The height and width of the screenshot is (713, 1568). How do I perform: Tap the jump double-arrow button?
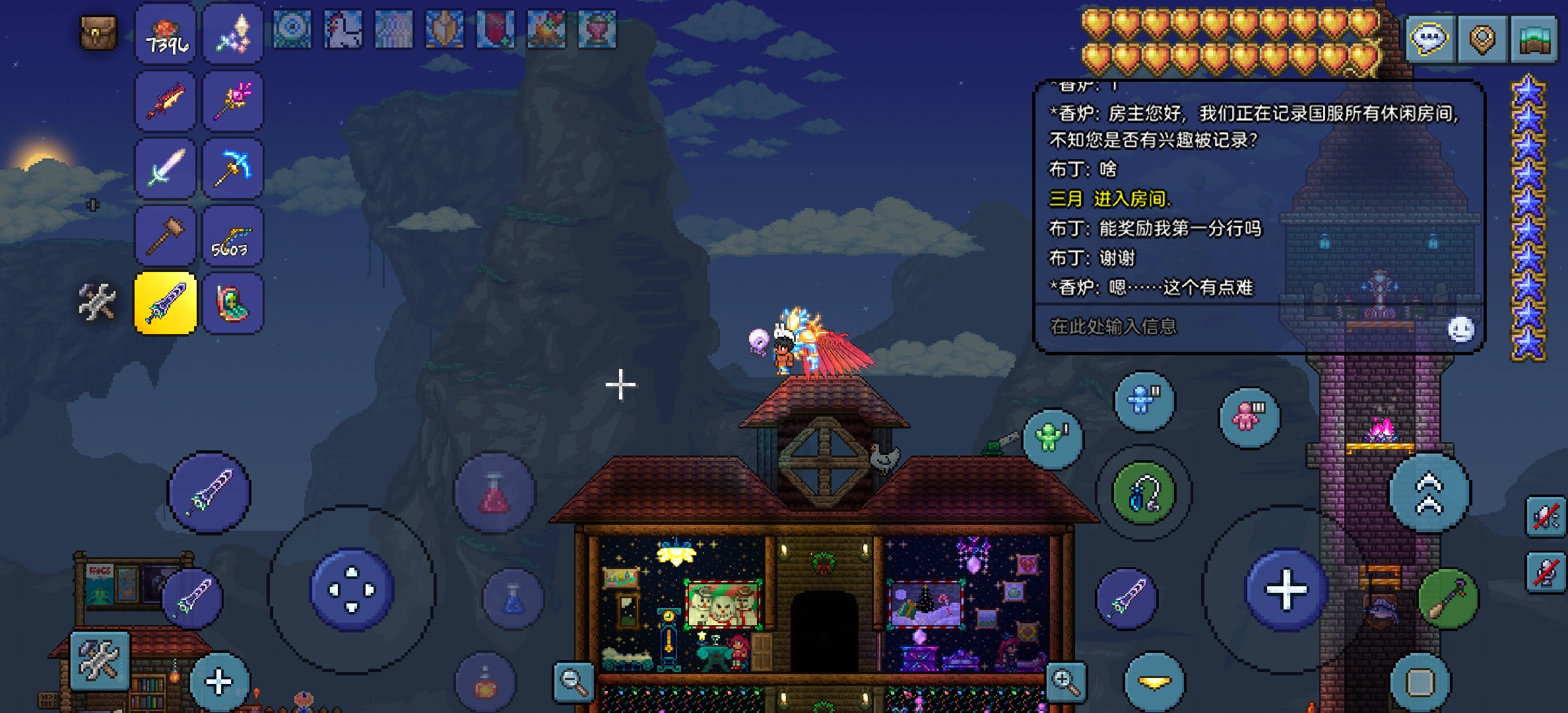click(x=1429, y=493)
